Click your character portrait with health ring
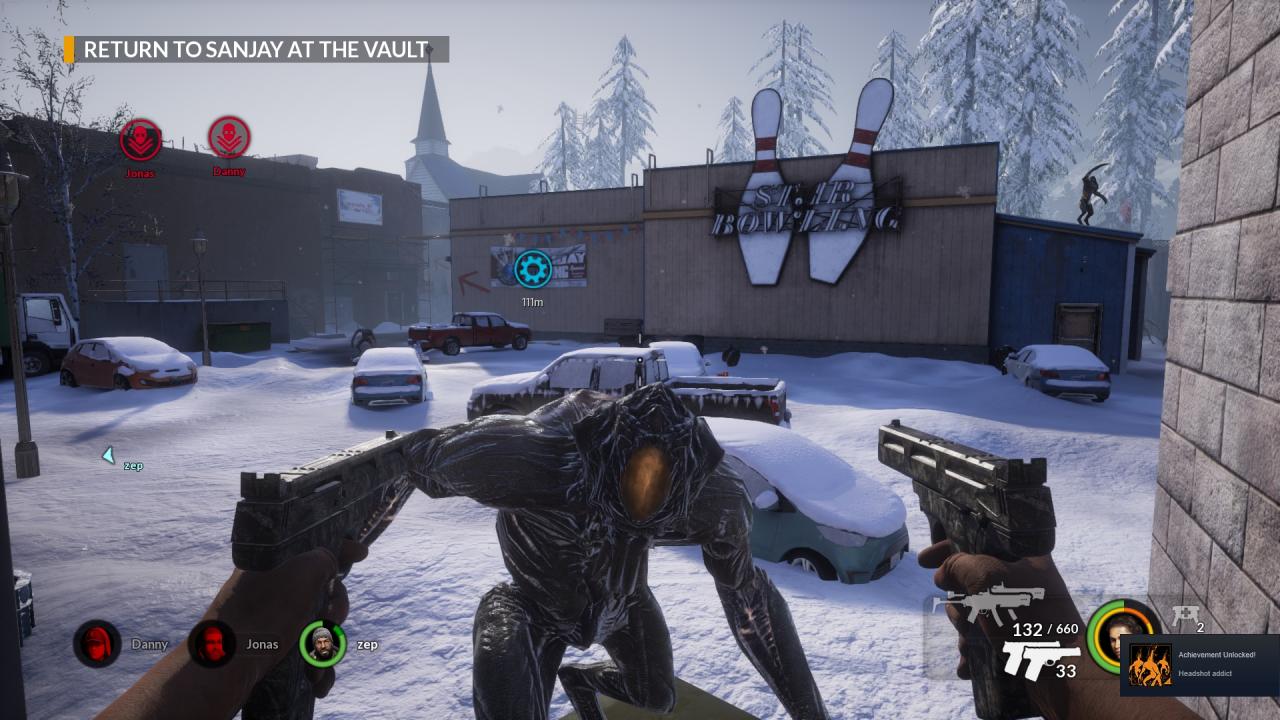The image size is (1280, 720). pyautogui.click(x=1124, y=636)
